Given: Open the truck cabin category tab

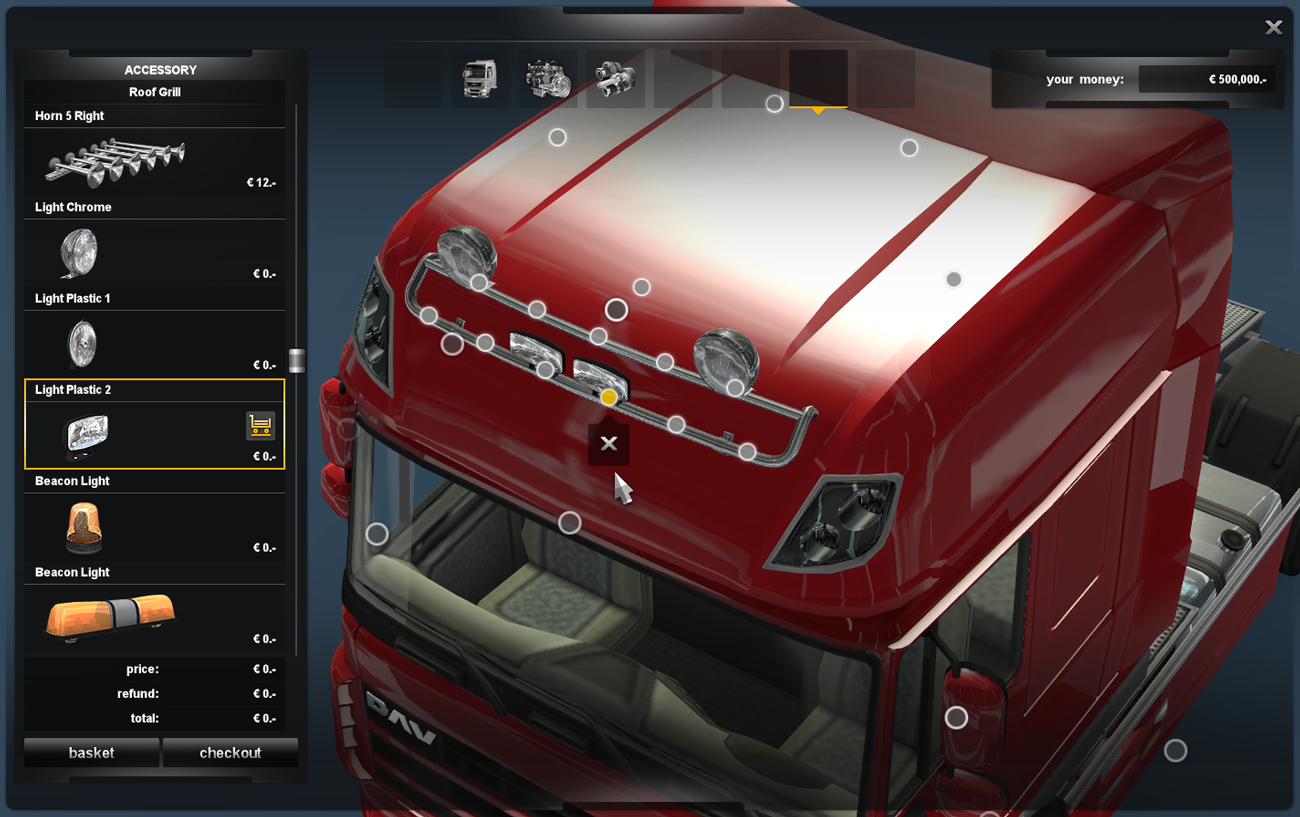Looking at the screenshot, I should click(480, 79).
